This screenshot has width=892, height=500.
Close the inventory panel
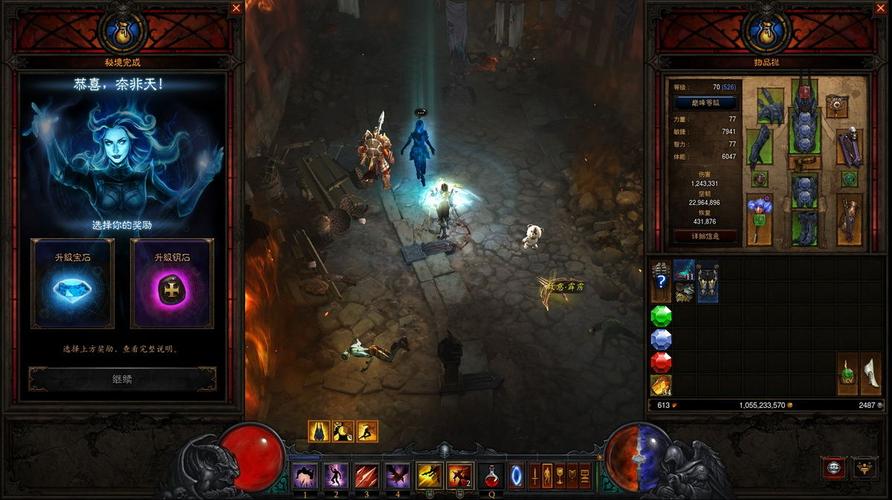coord(882,8)
